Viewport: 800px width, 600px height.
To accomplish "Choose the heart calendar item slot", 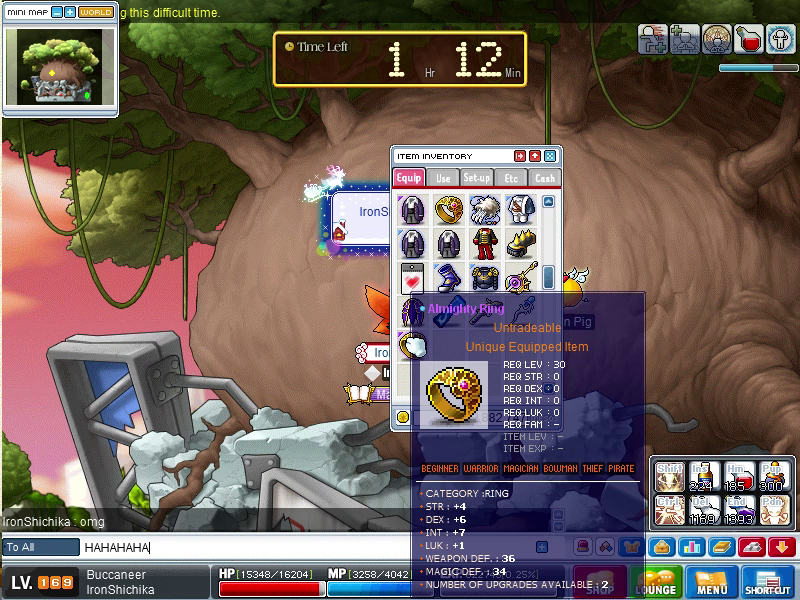I will pyautogui.click(x=413, y=277).
